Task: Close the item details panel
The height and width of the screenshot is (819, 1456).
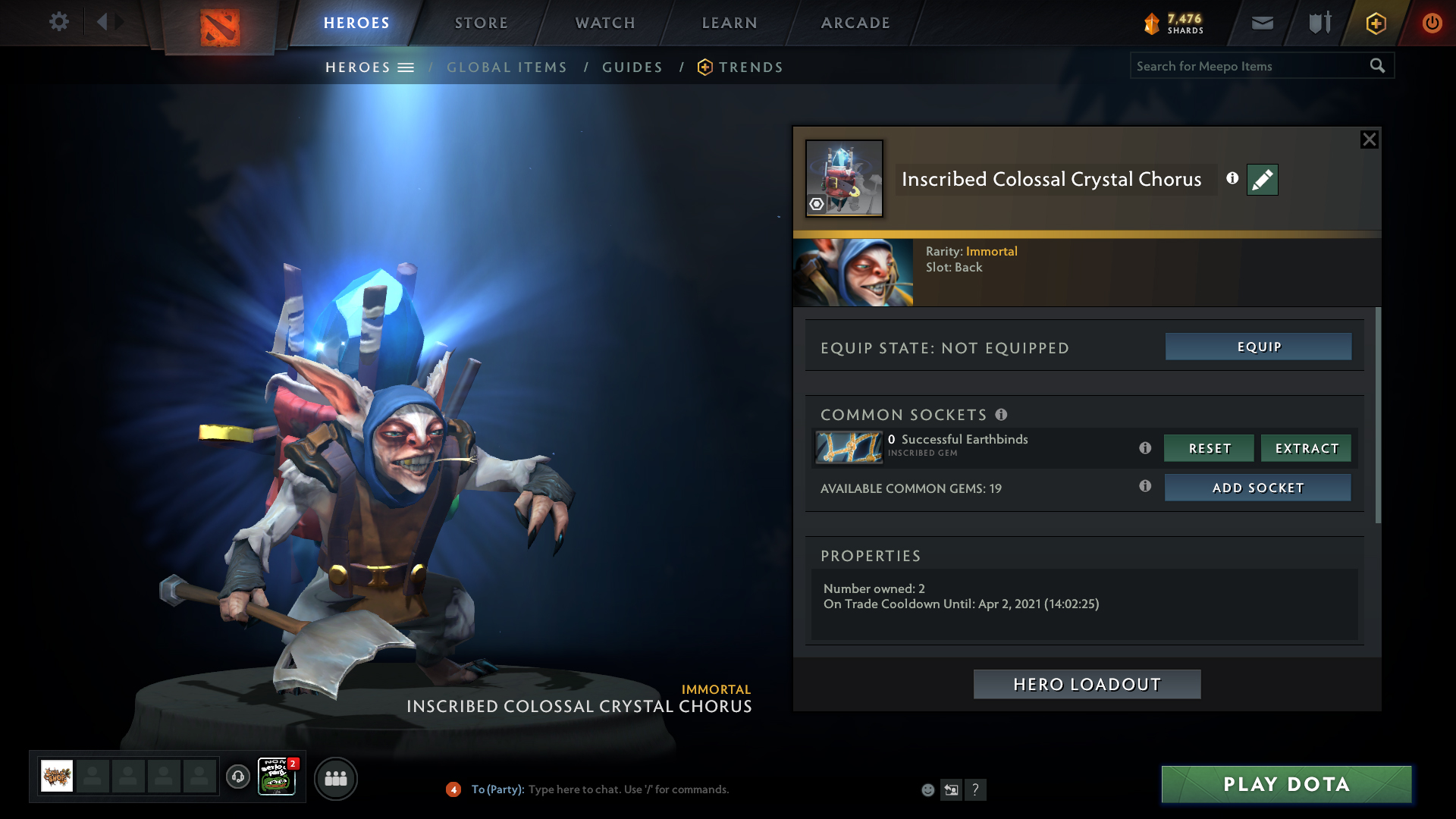Action: pyautogui.click(x=1369, y=140)
